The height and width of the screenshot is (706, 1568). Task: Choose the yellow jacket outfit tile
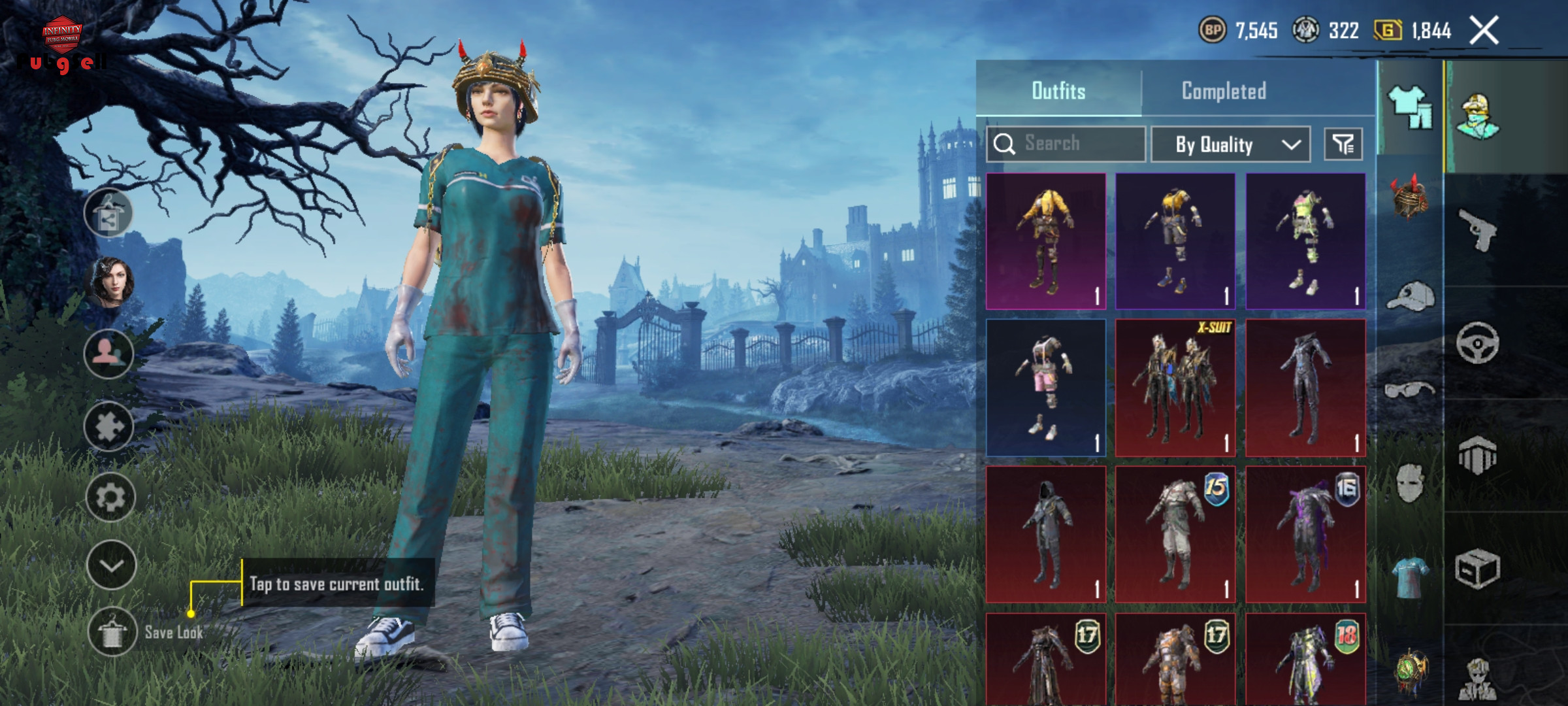tap(1045, 241)
